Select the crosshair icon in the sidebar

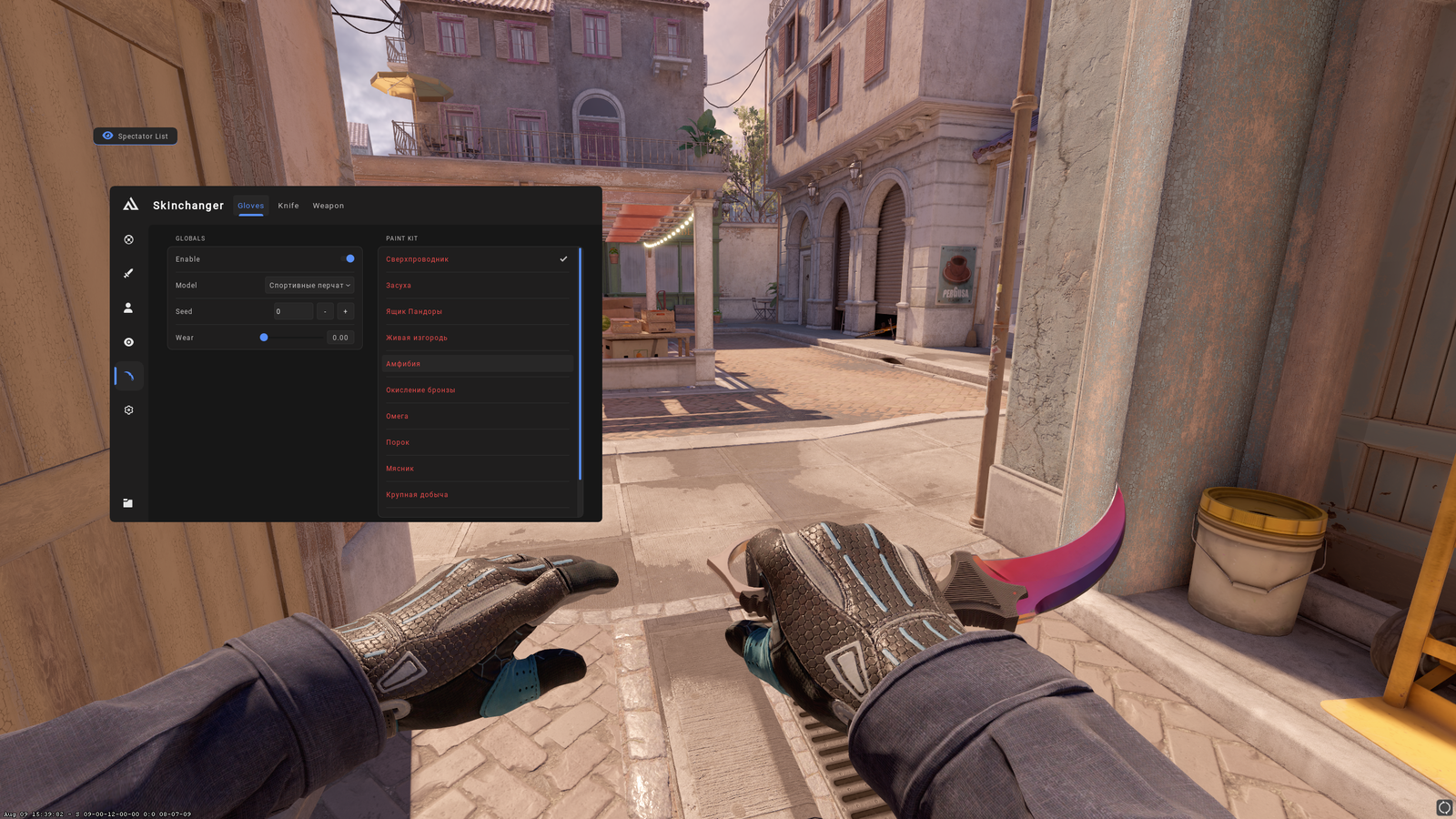[128, 239]
